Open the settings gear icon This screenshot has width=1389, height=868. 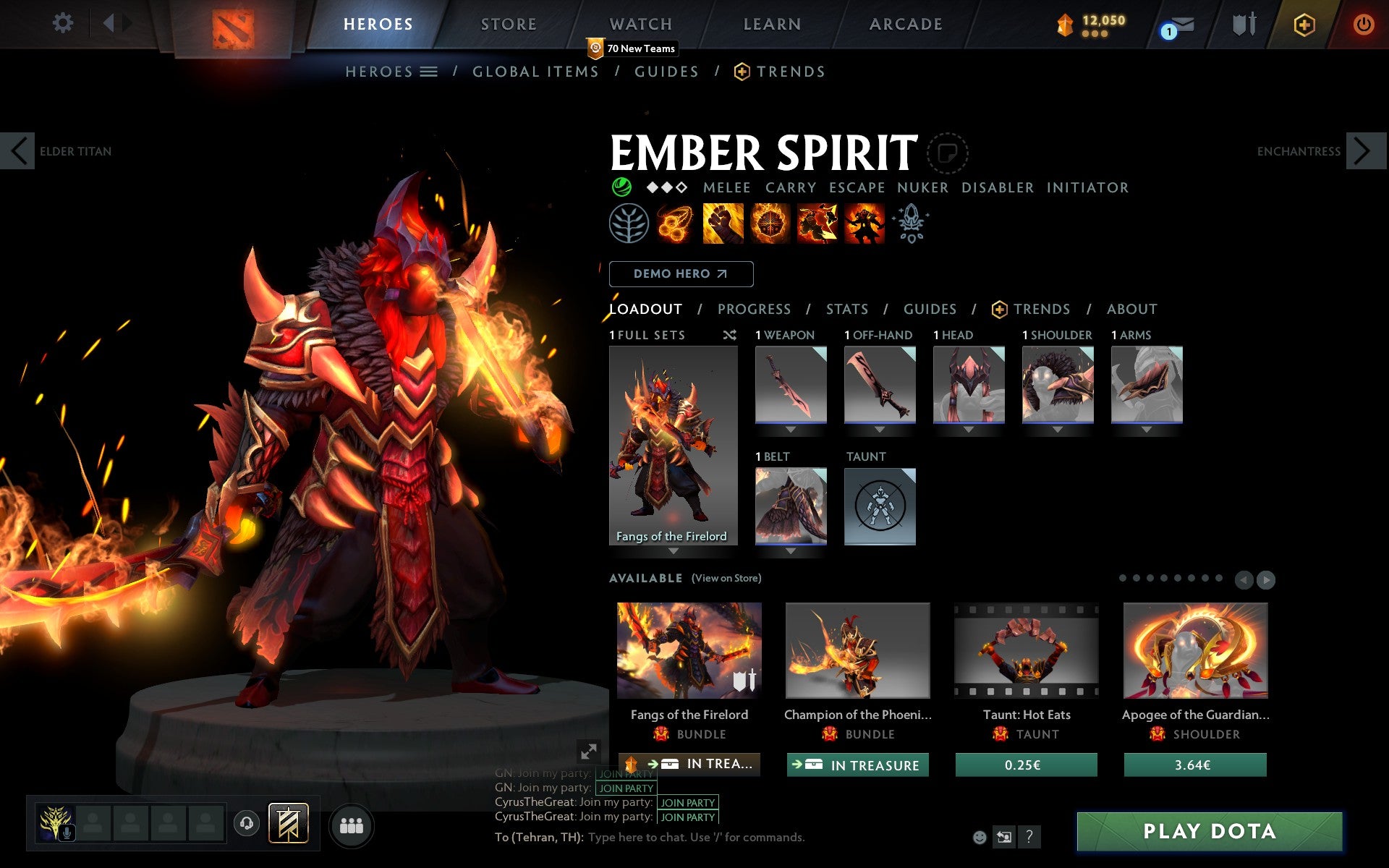point(64,23)
